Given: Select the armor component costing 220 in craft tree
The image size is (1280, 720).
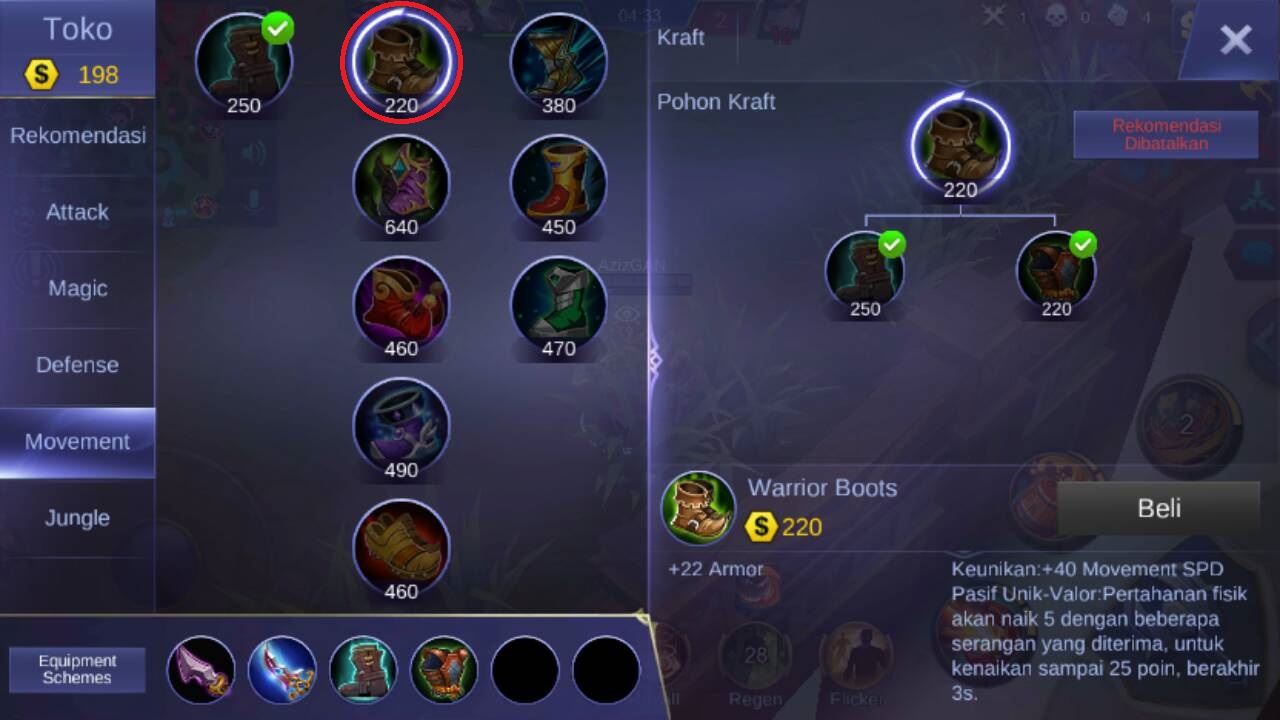Looking at the screenshot, I should pyautogui.click(x=1056, y=272).
